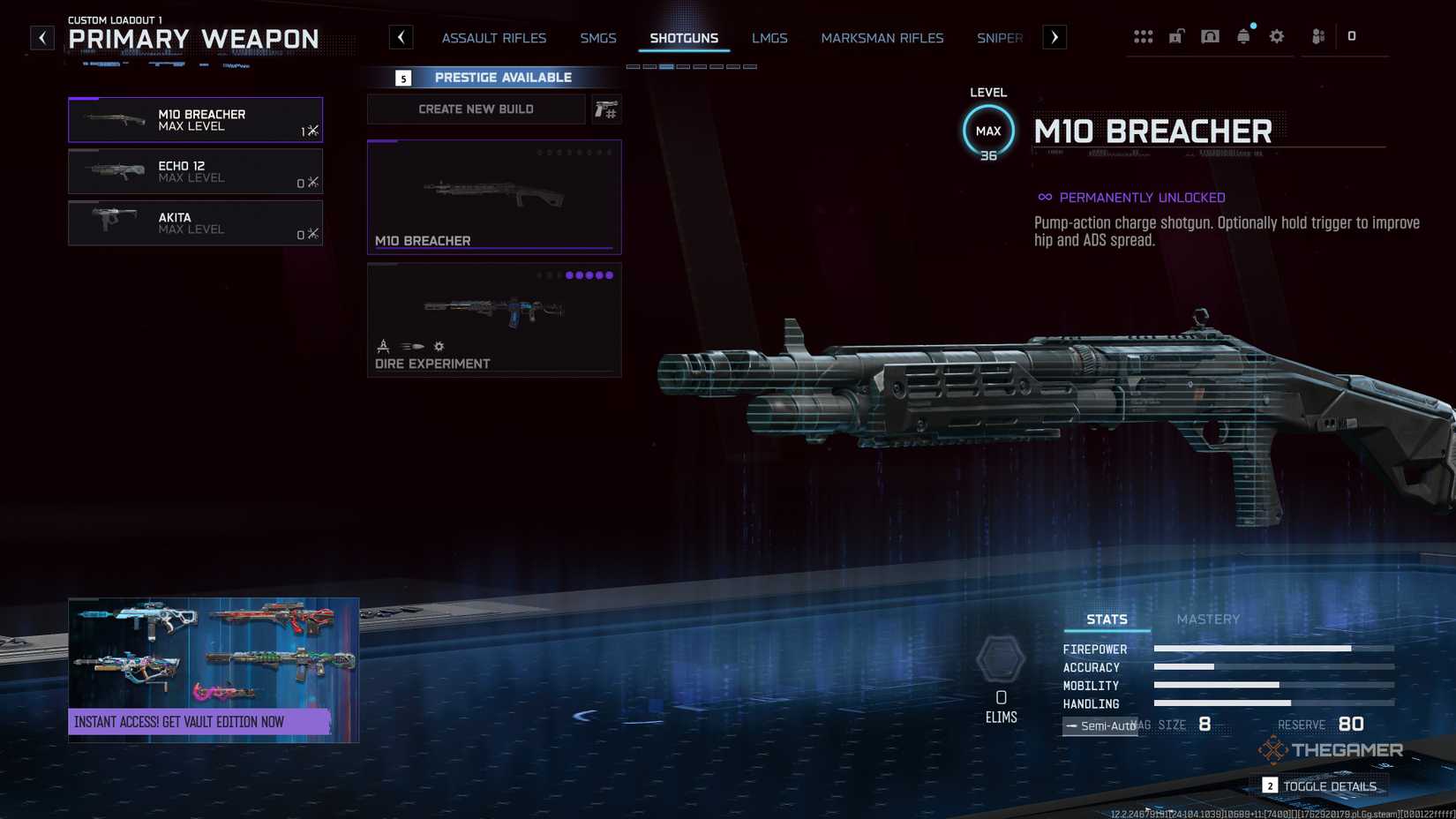Click the MARKSMAN RIFLES category
Viewport: 1456px width, 819px height.
coord(882,38)
